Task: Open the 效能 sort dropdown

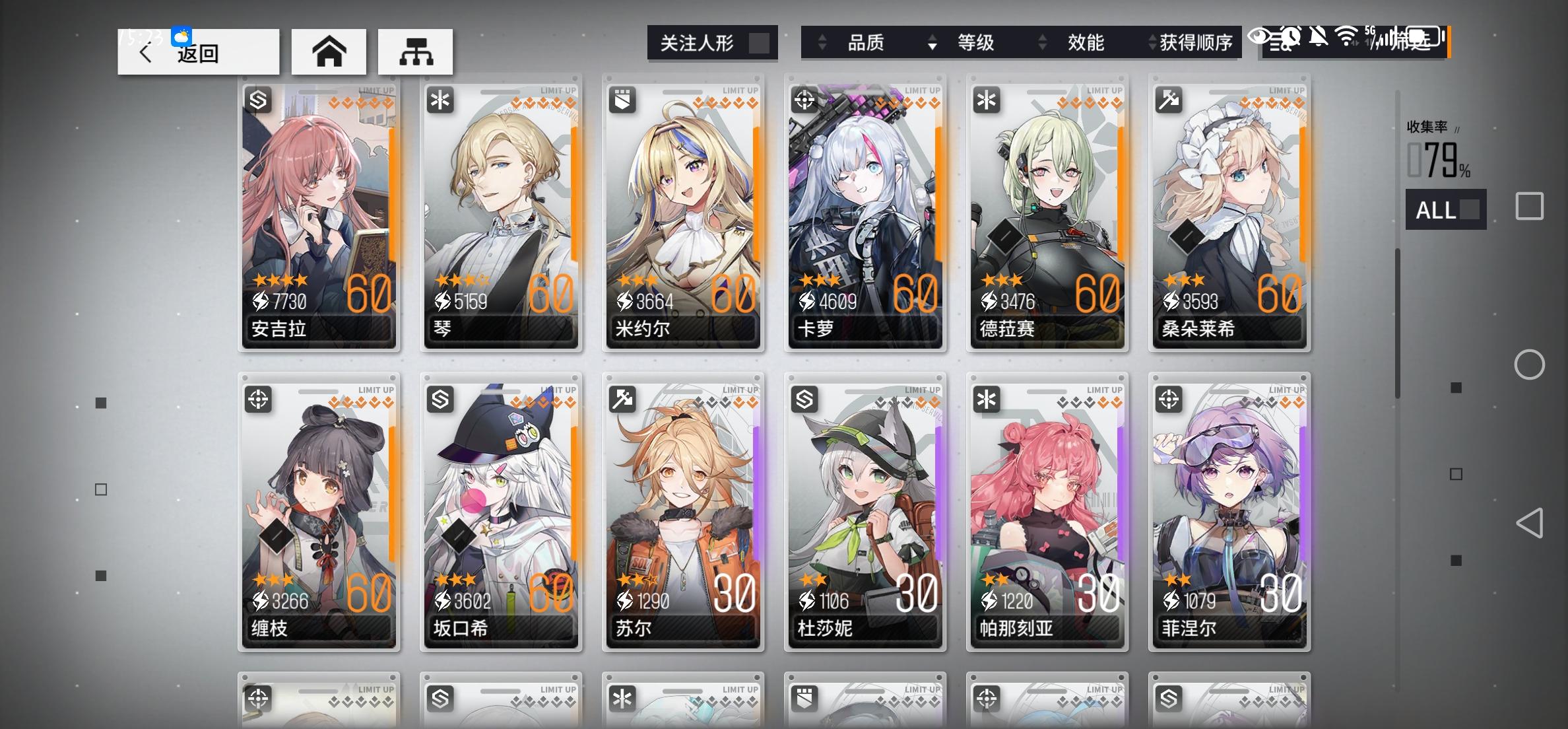Action: pos(1084,42)
